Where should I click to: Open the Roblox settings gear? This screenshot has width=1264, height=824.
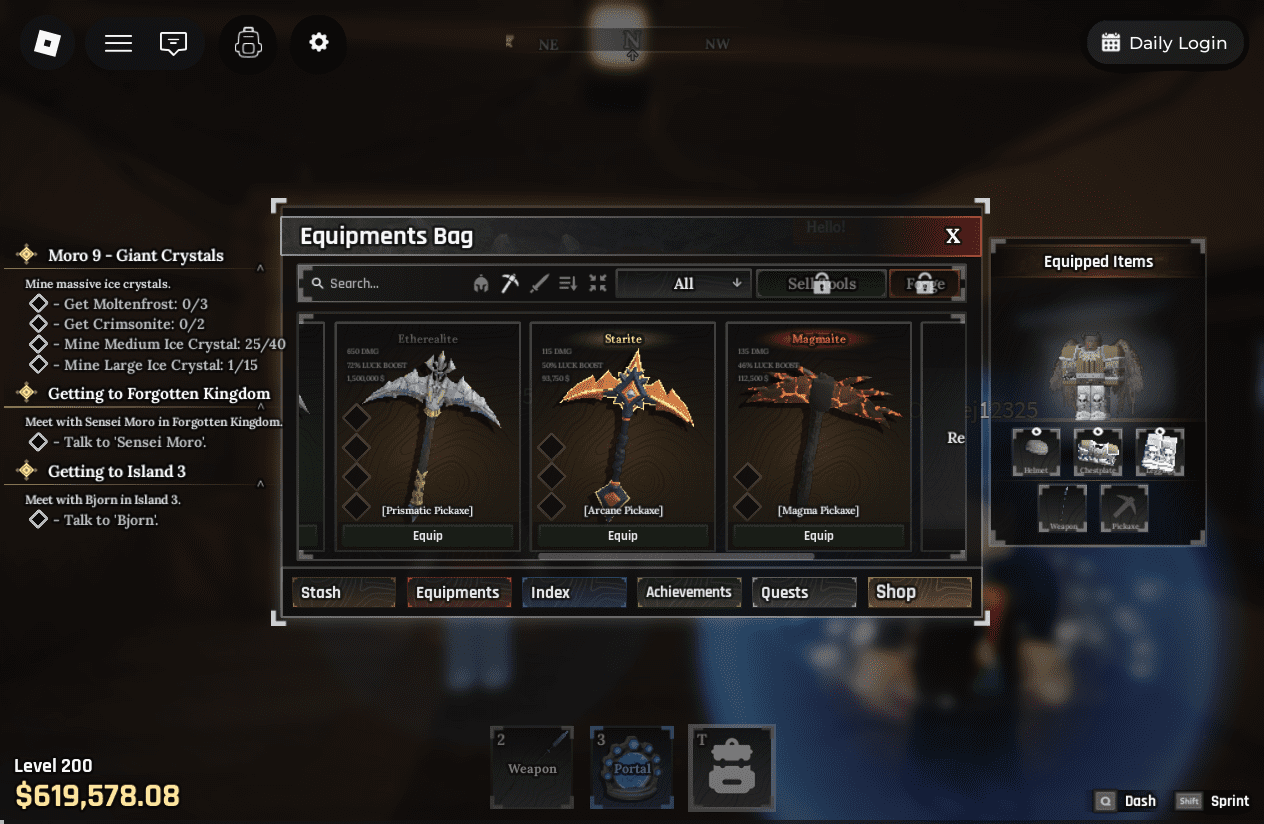tap(318, 43)
